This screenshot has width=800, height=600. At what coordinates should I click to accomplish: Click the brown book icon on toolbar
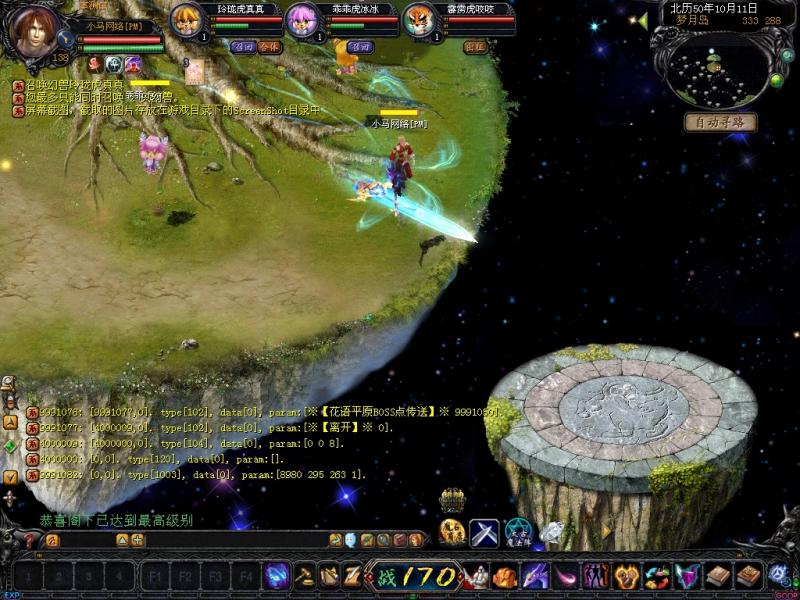point(718,575)
